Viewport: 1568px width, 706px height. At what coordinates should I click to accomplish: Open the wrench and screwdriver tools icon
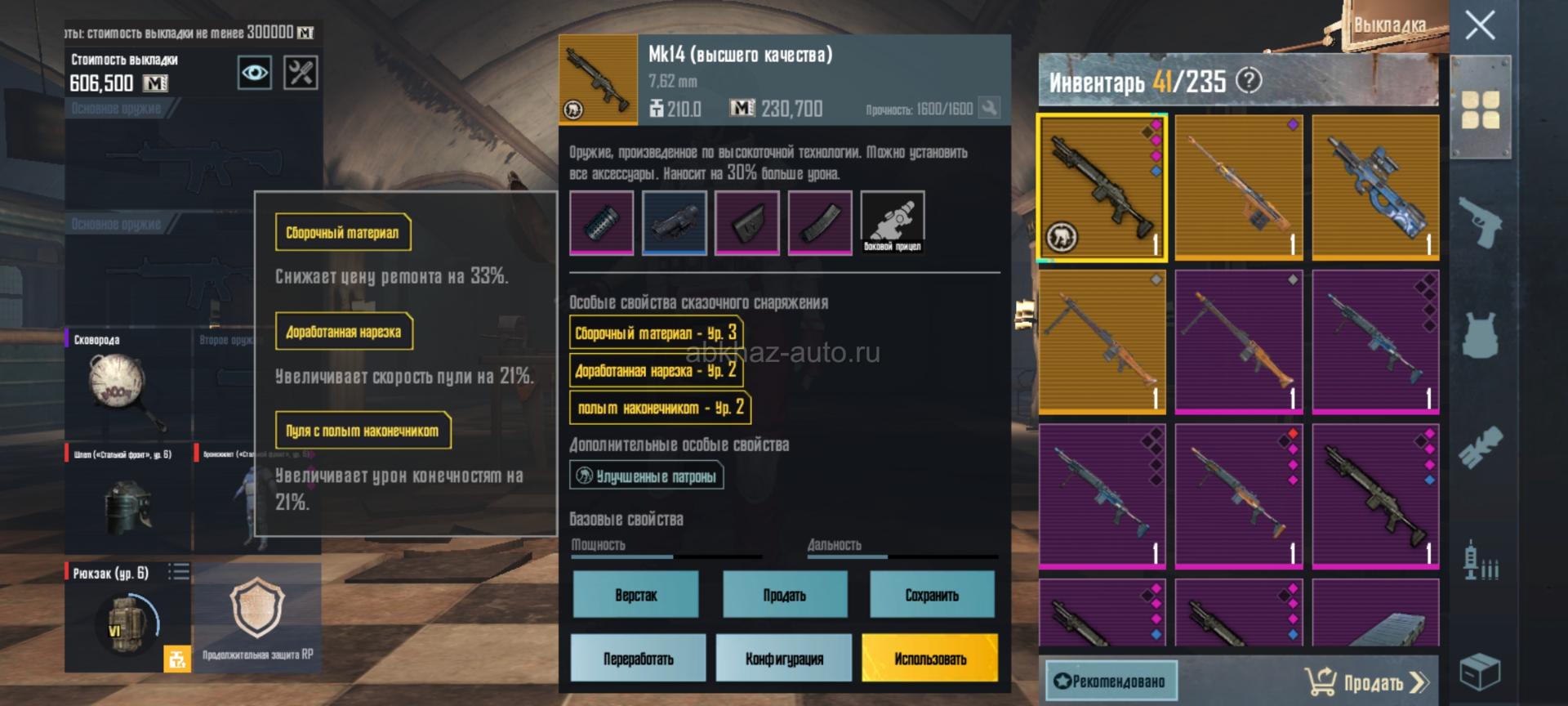coord(301,73)
